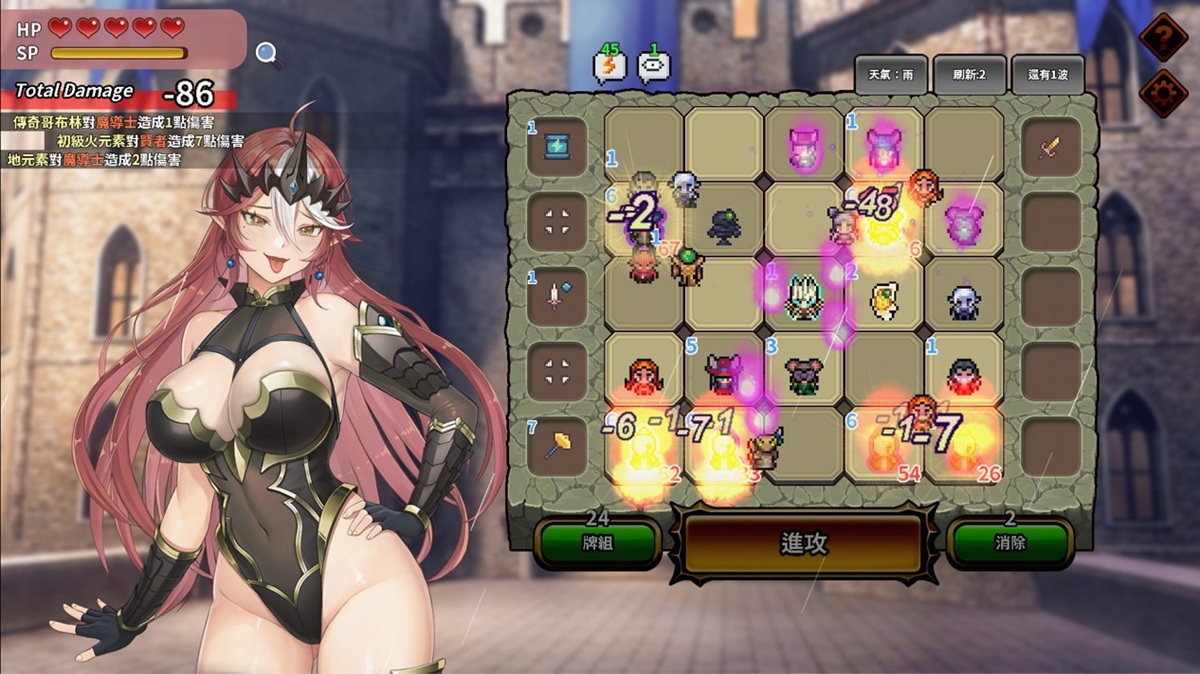Click the 進攻 attack button
The width and height of the screenshot is (1200, 674).
tap(803, 544)
